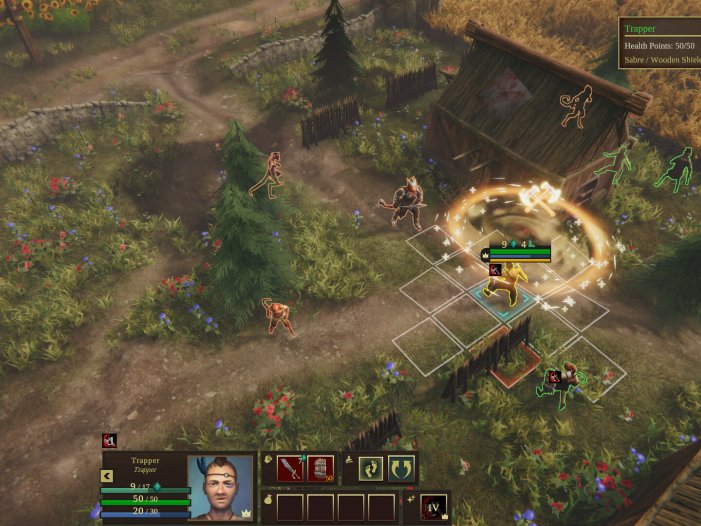The width and height of the screenshot is (701, 526).
Task: Collapse the character panel with the arrow
Action: click(107, 476)
